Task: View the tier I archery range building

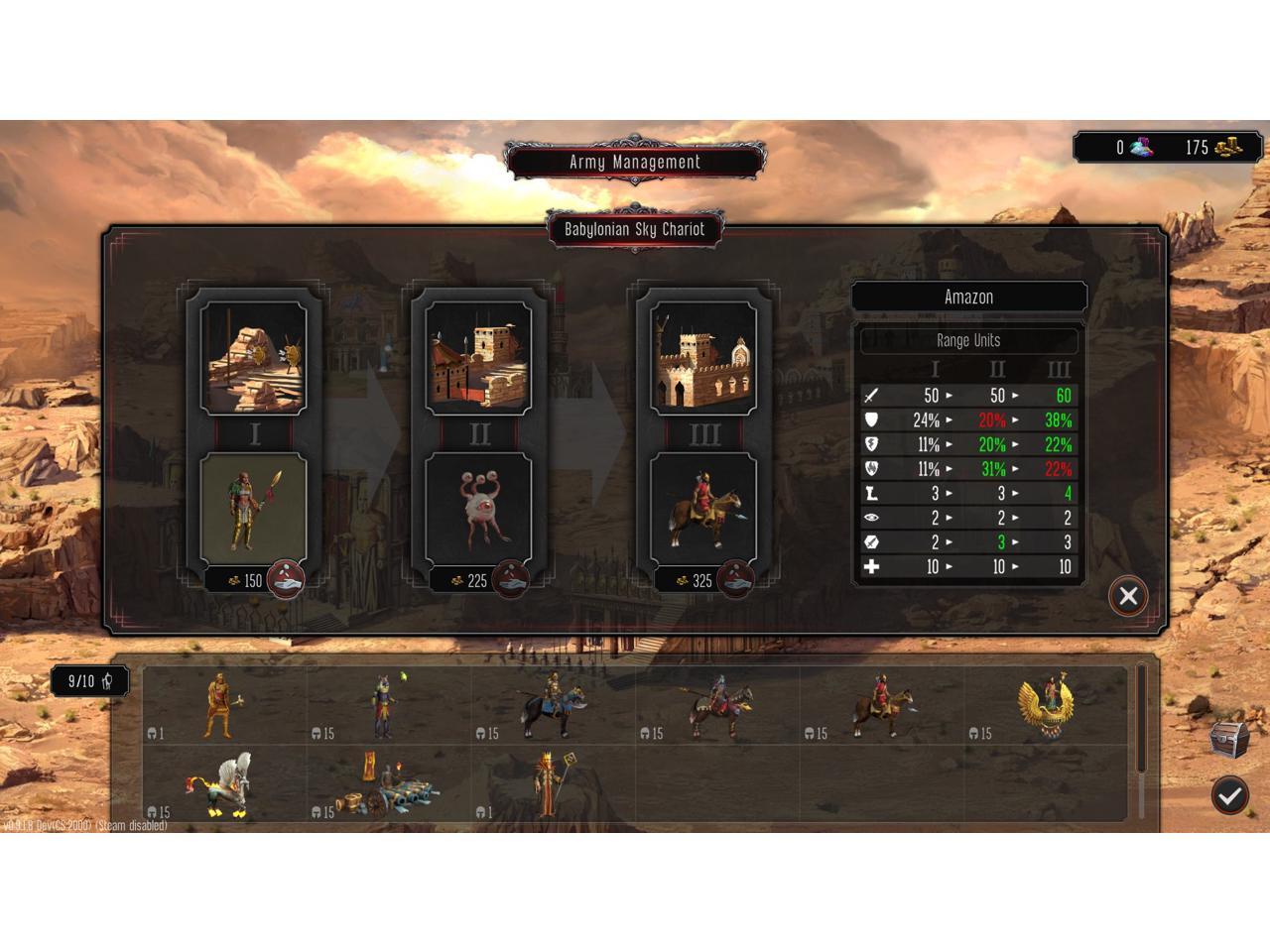Action: point(254,358)
